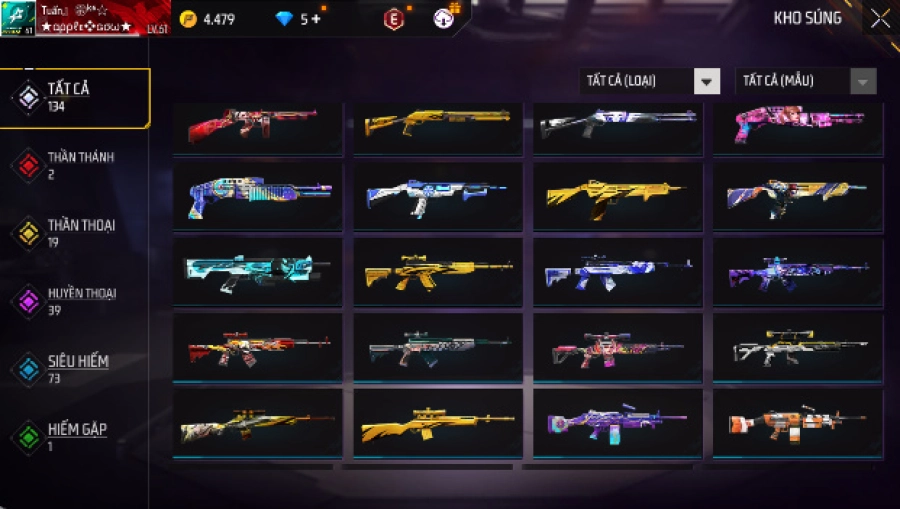Add more diamonds with the plus button

coord(316,19)
